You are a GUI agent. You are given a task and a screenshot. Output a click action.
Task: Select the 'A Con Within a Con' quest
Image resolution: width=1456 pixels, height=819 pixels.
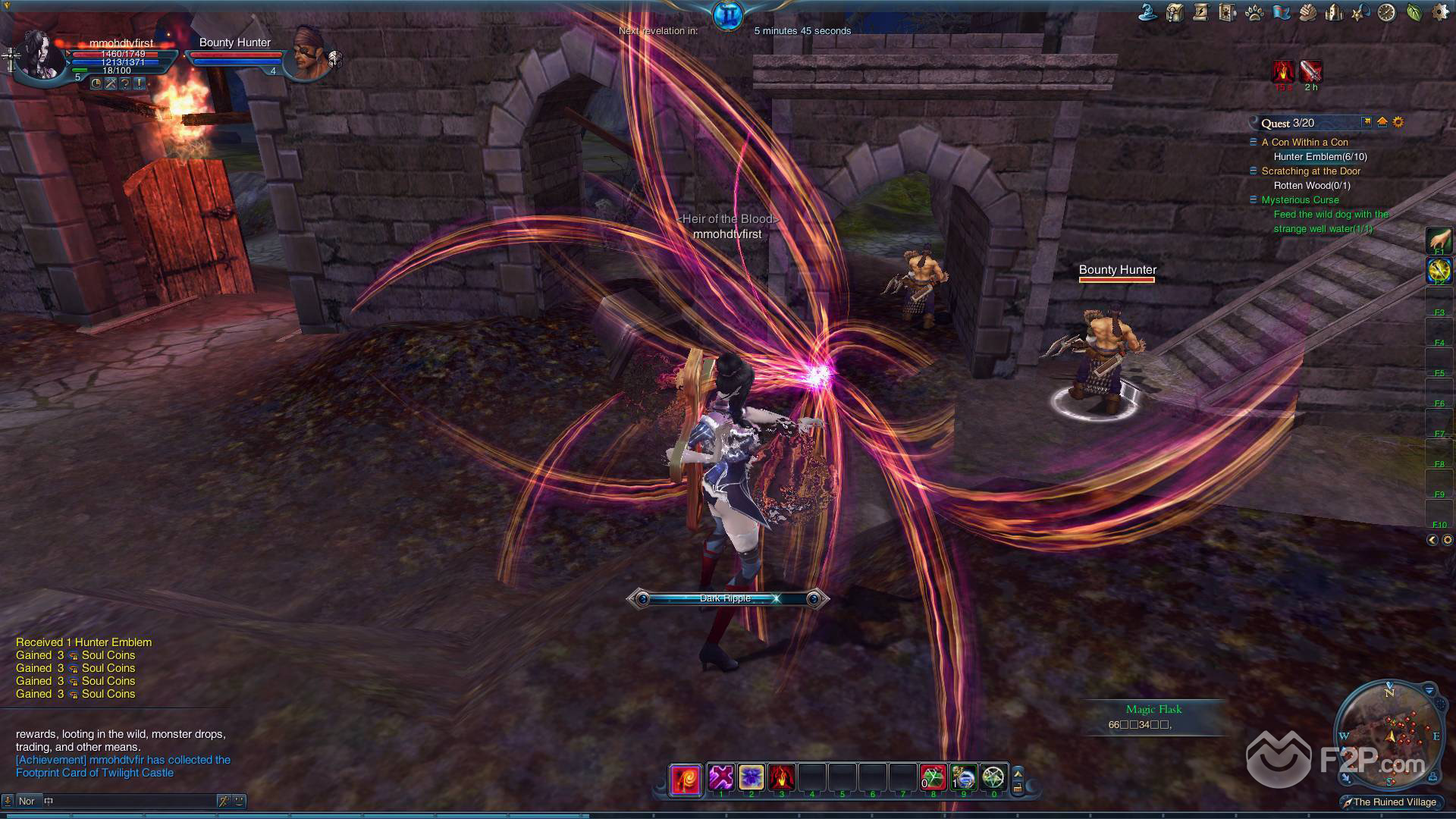(x=1304, y=142)
